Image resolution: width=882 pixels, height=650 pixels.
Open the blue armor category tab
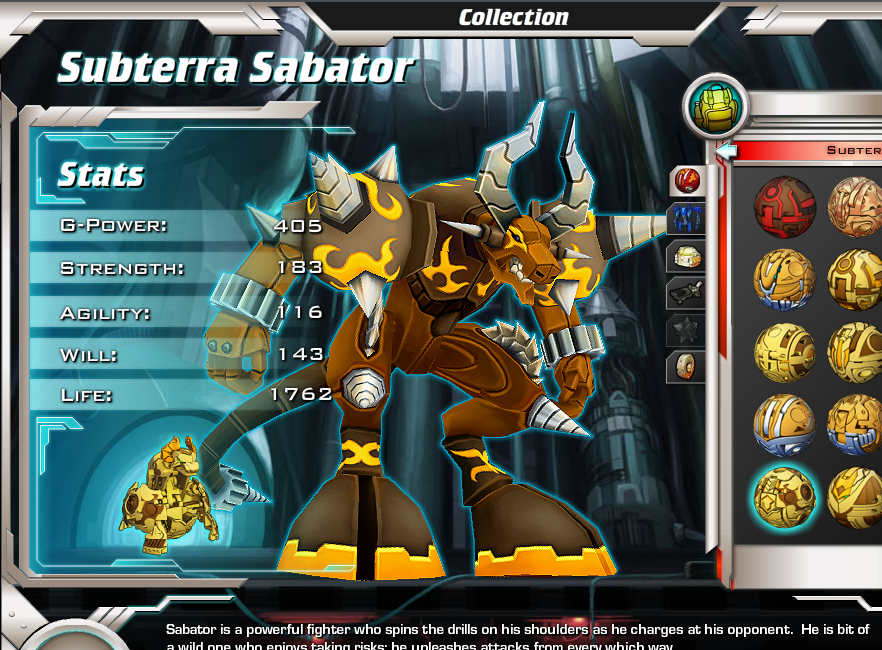687,219
